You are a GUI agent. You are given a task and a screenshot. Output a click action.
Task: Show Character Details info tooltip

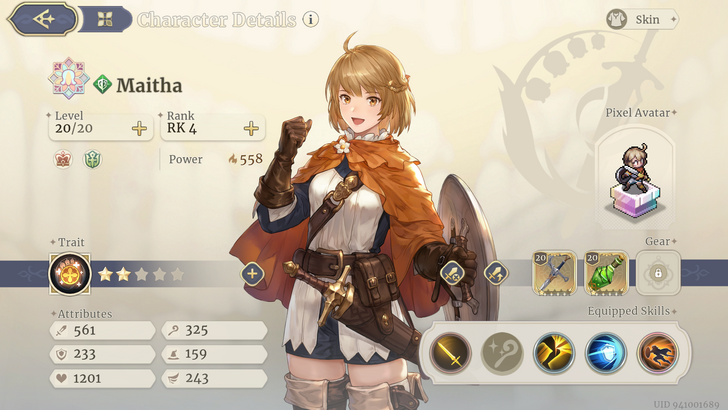[311, 19]
